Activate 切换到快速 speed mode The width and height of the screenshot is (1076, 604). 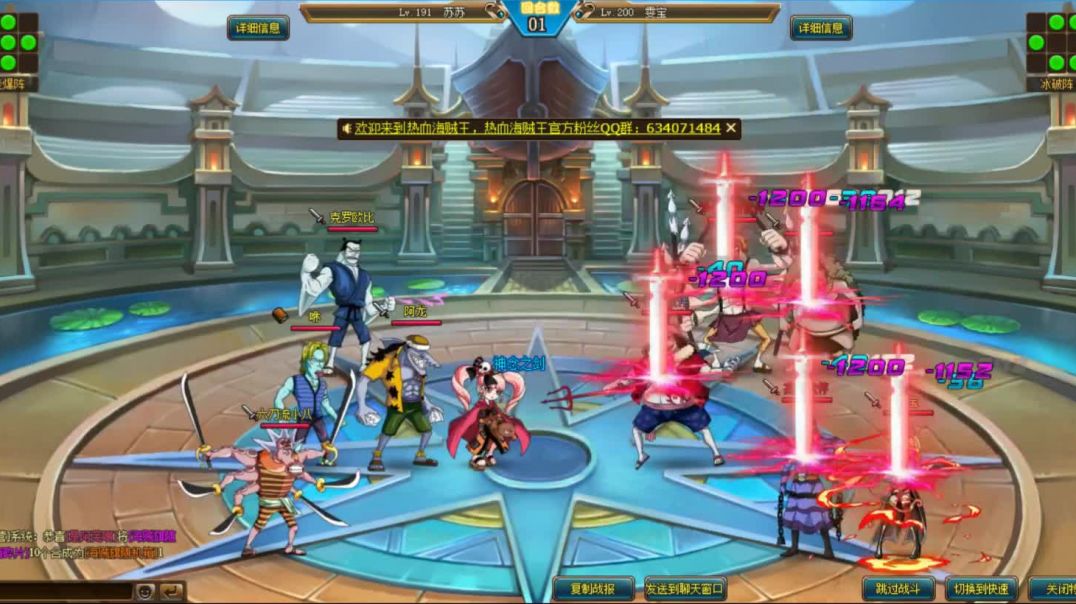click(x=981, y=589)
